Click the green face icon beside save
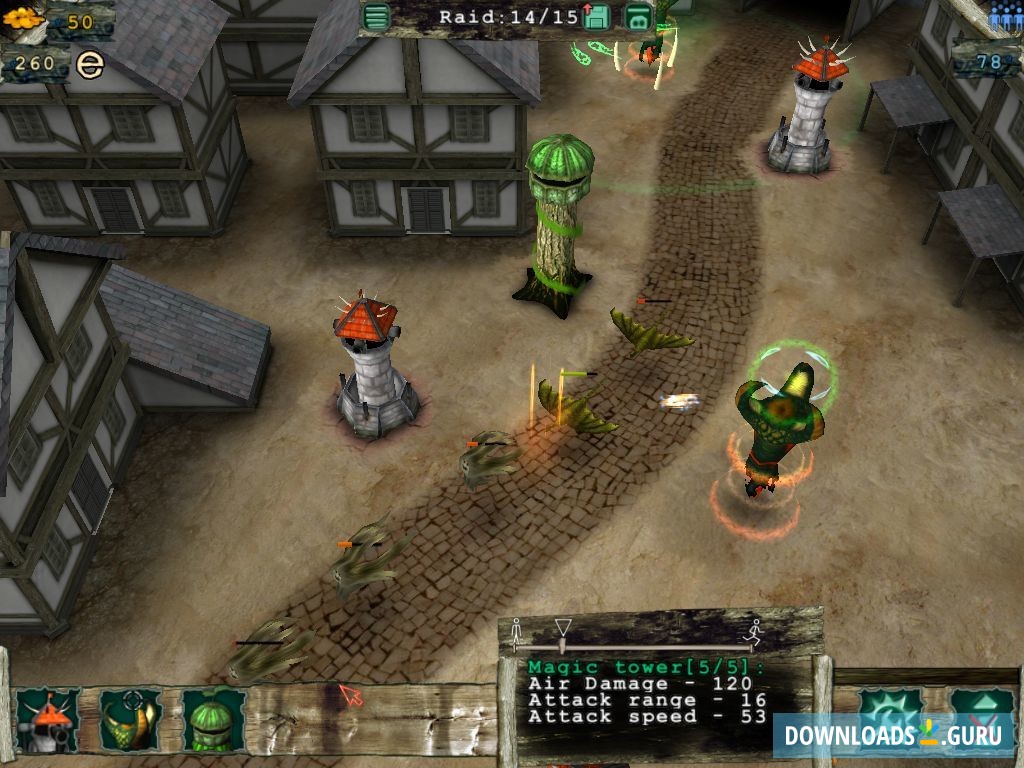 coord(638,17)
